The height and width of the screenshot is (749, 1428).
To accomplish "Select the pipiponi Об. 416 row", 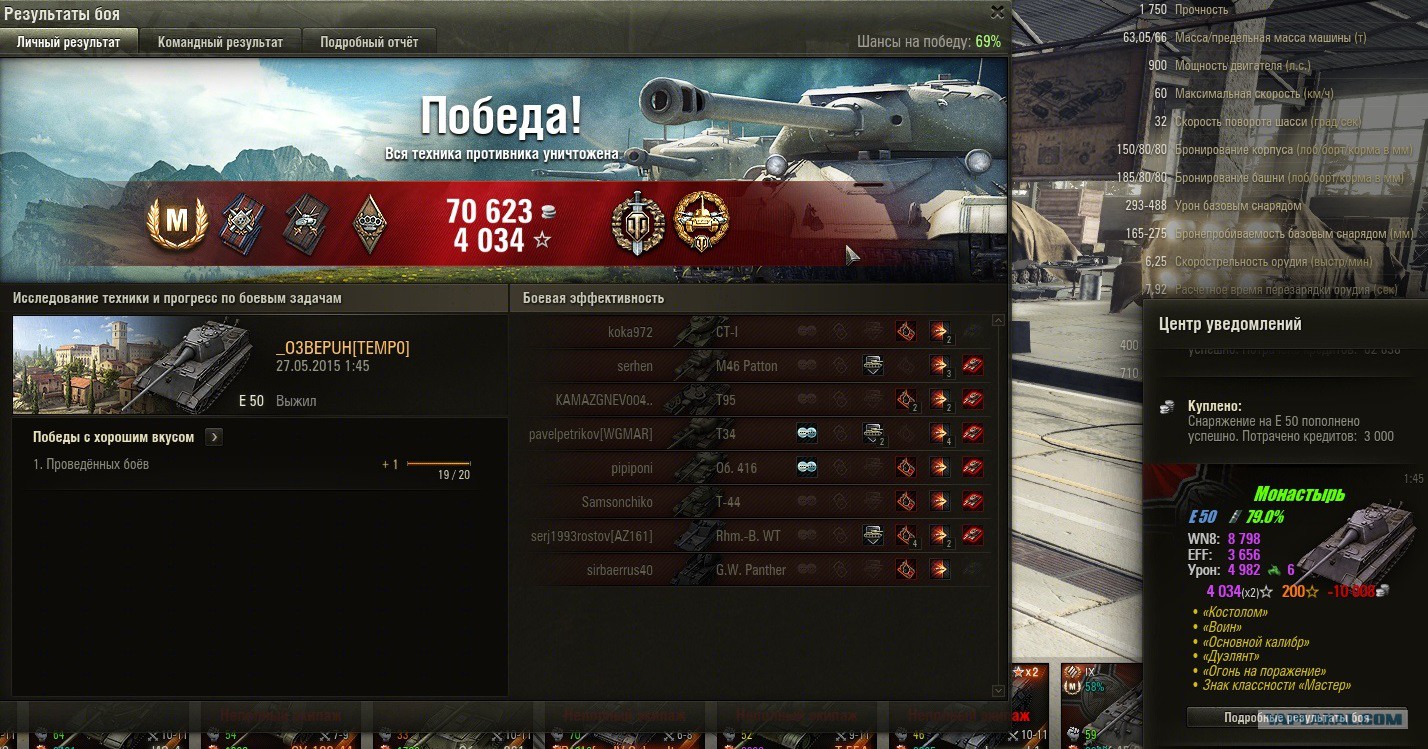I will 750,468.
